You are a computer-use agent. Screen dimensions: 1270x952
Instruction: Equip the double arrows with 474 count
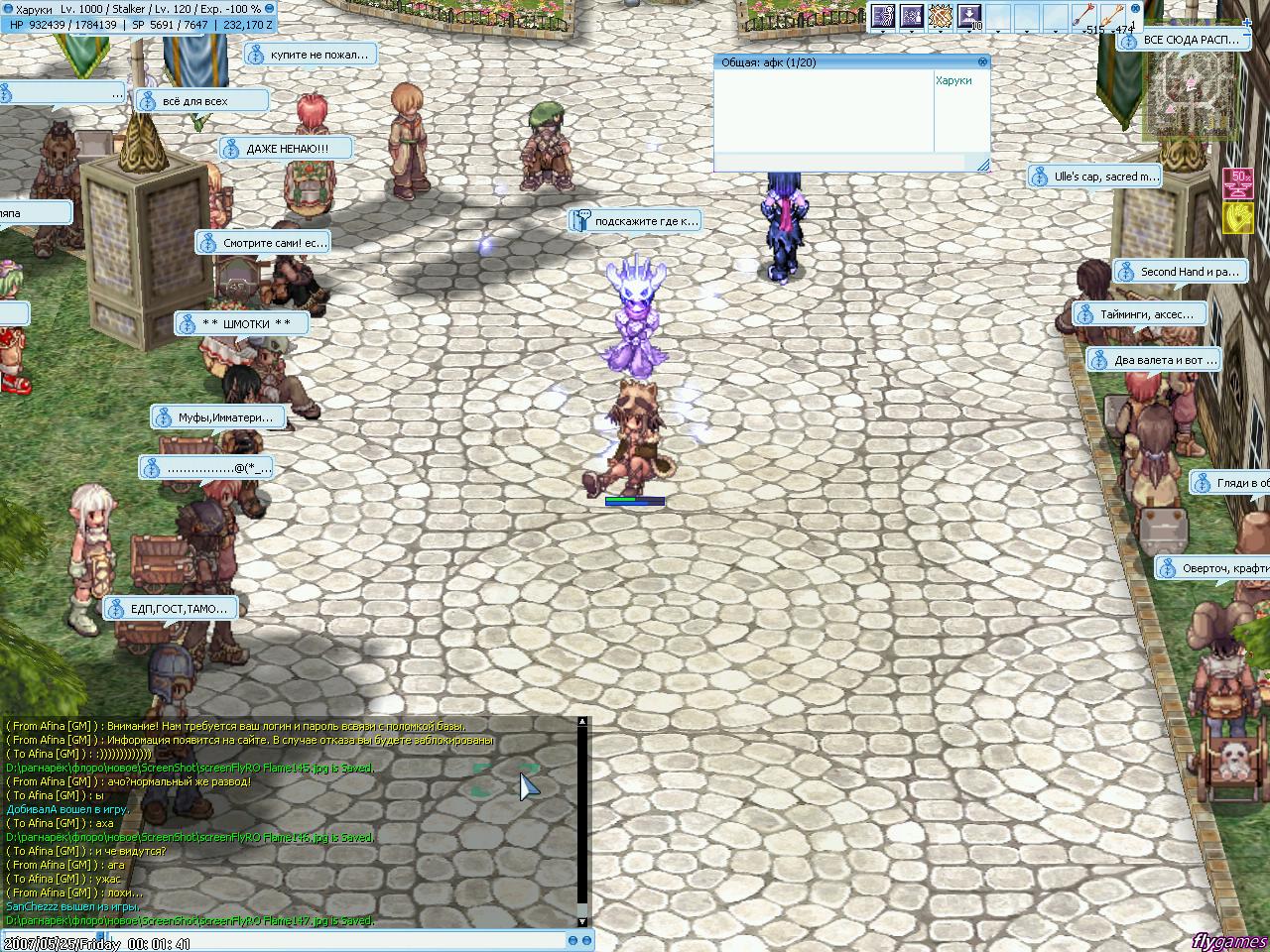[x=1113, y=17]
